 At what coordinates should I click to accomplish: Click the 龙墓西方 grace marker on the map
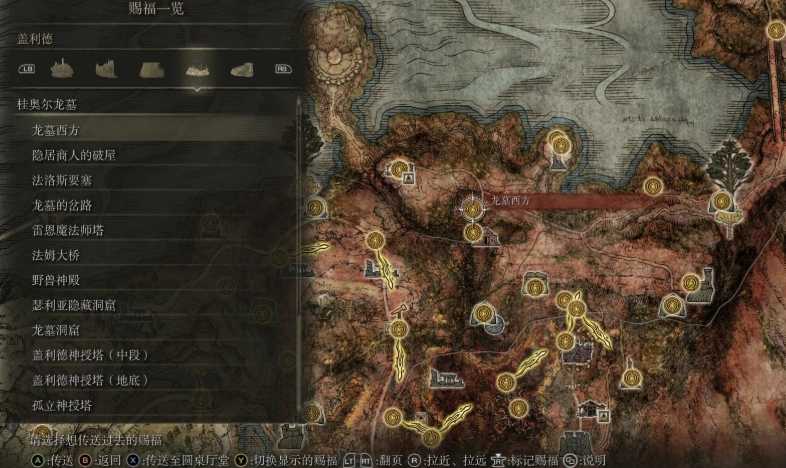(x=472, y=207)
